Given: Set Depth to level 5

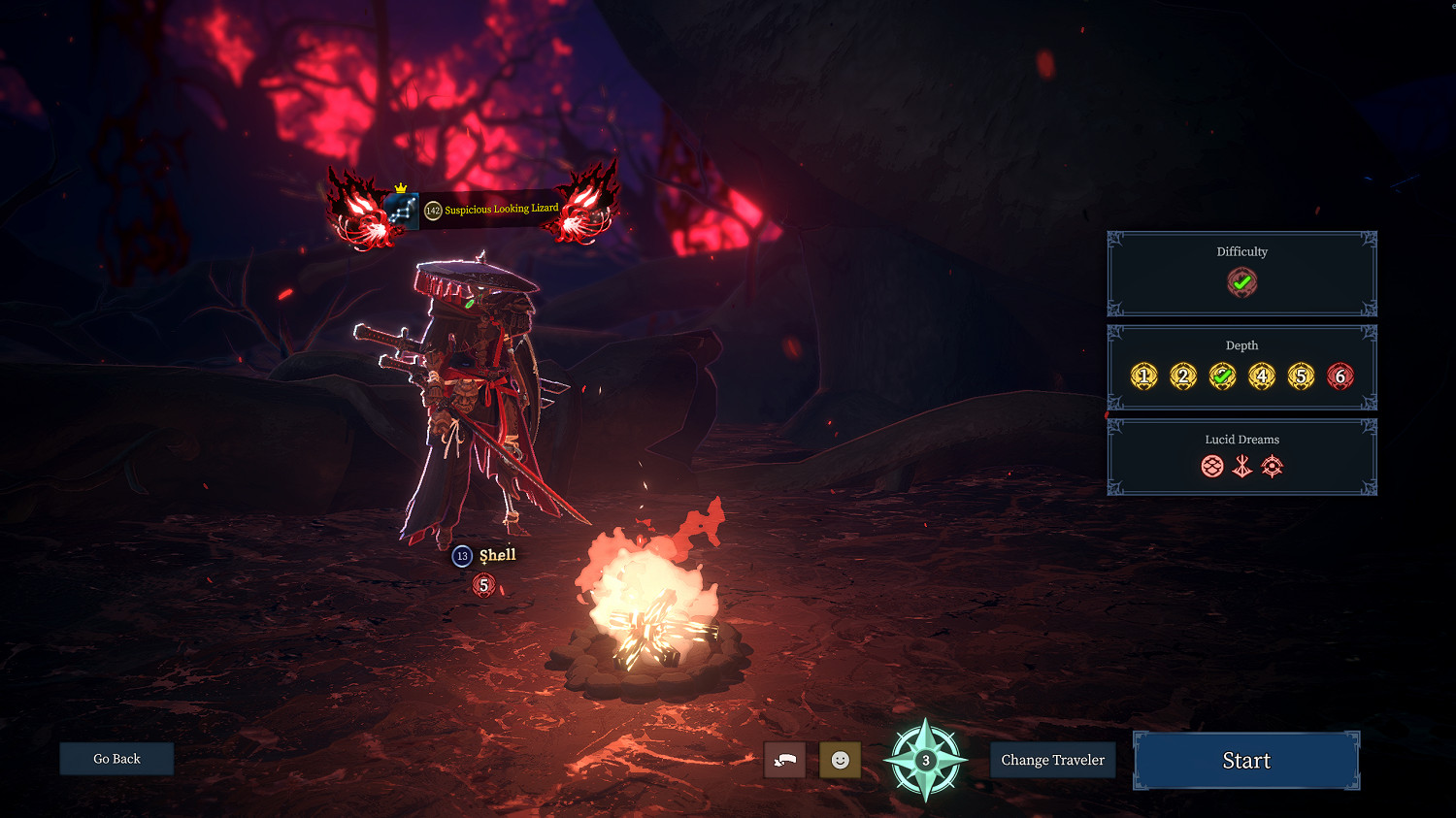Looking at the screenshot, I should tap(1301, 376).
